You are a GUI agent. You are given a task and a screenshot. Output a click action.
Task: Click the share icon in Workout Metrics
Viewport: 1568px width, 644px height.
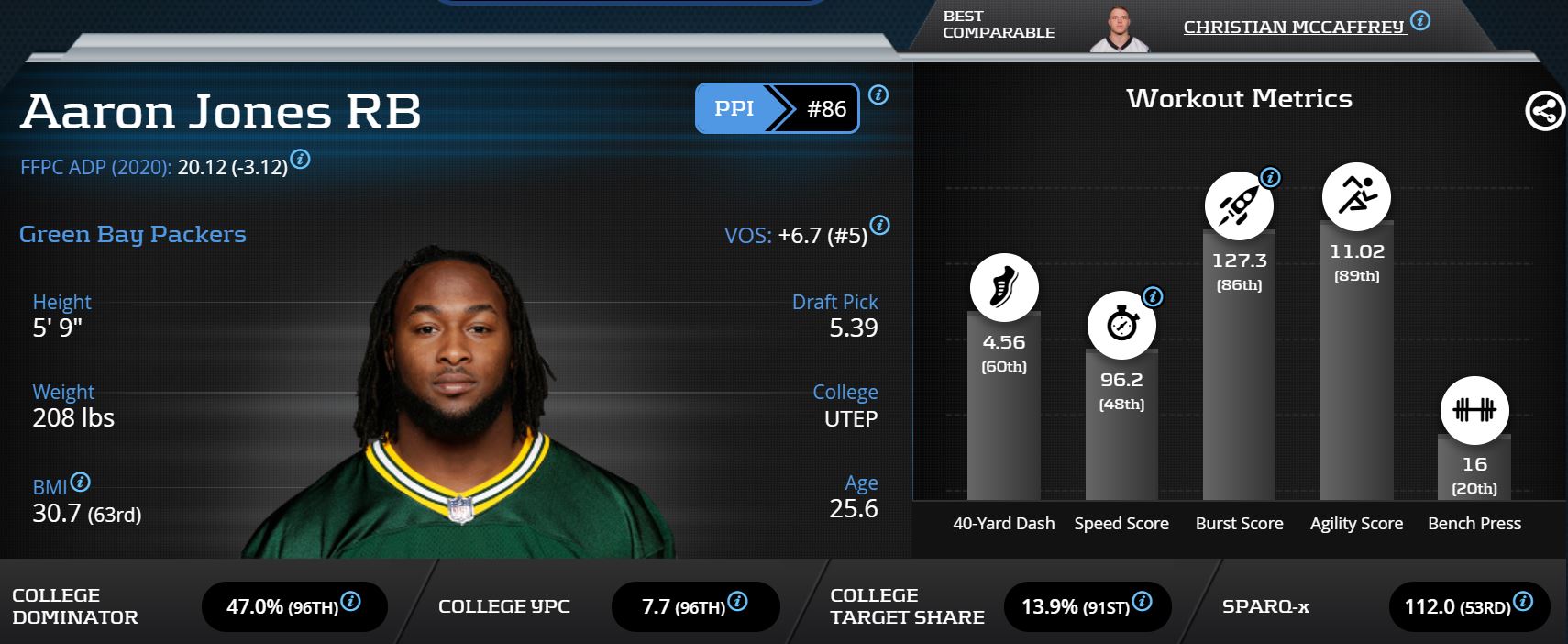tap(1544, 112)
